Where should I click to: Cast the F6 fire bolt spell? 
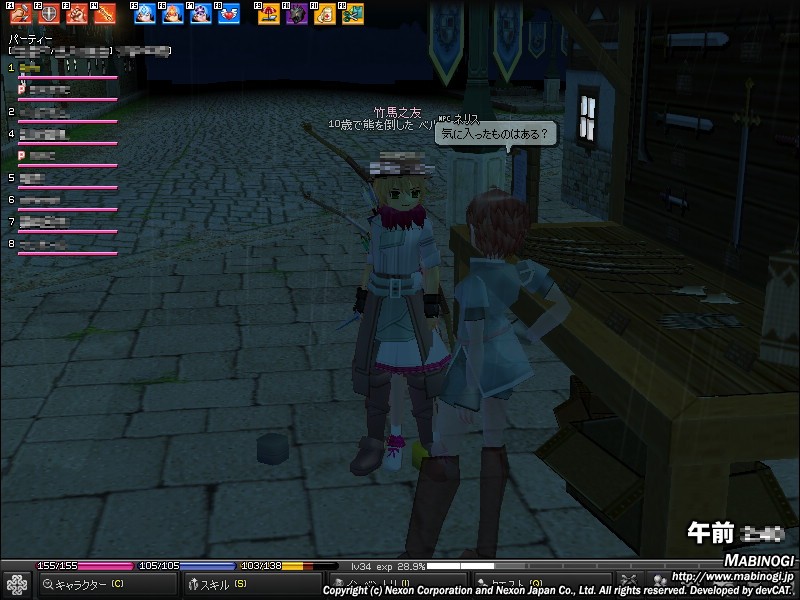(173, 14)
